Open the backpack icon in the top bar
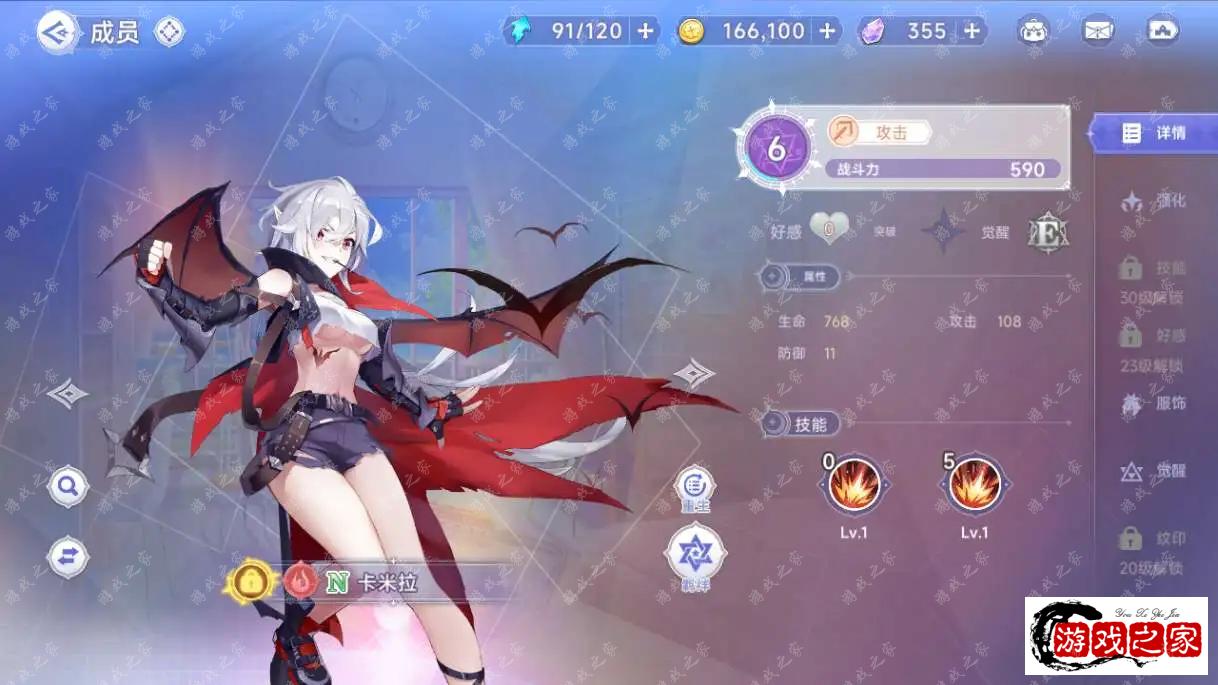Viewport: 1218px width, 685px height. (1034, 31)
